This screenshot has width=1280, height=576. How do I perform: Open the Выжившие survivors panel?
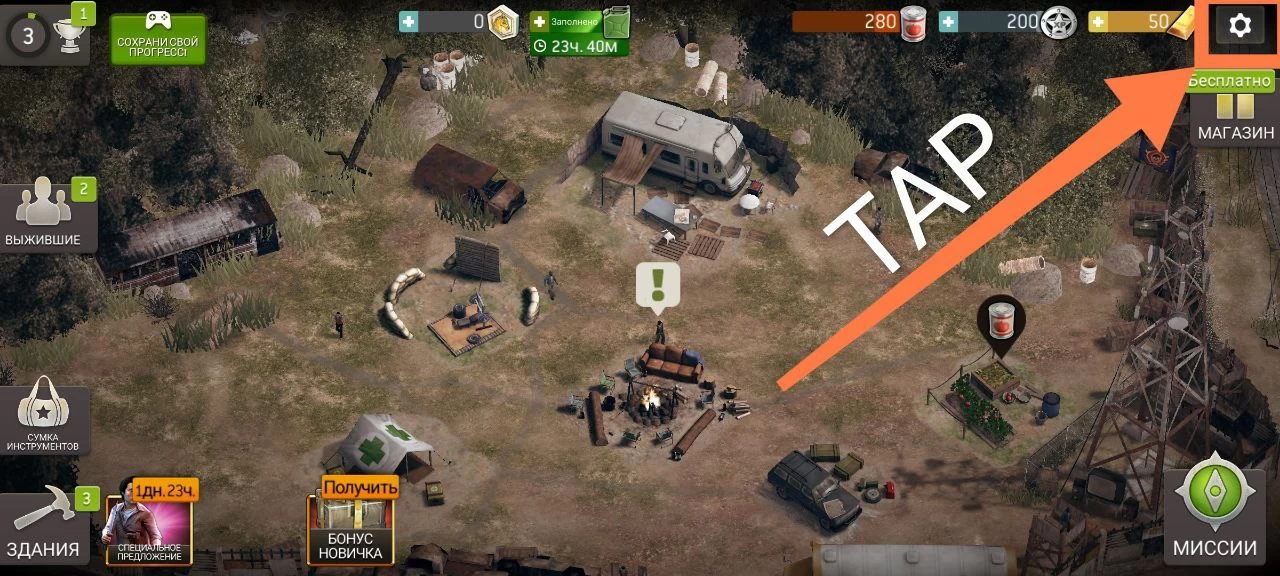(x=46, y=214)
